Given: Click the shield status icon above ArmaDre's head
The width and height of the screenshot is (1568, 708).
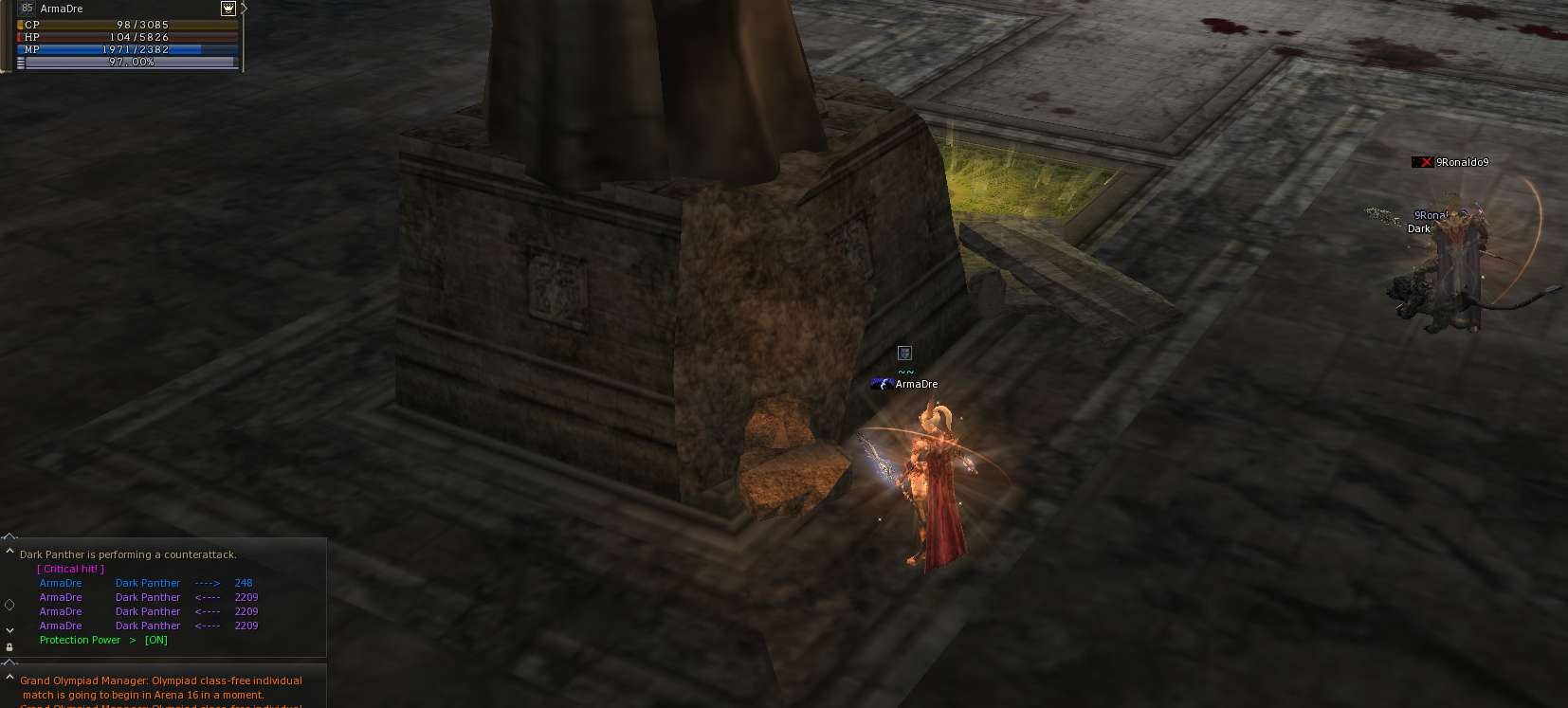Looking at the screenshot, I should click(905, 353).
